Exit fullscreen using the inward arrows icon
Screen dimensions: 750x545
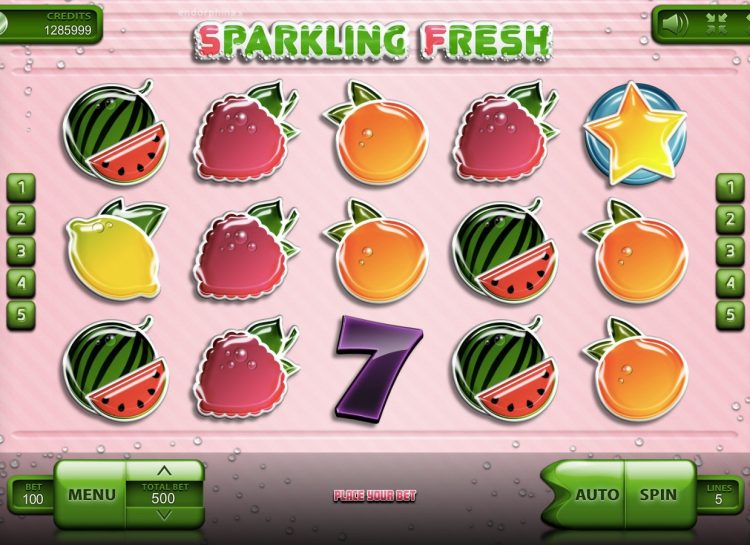tap(714, 22)
